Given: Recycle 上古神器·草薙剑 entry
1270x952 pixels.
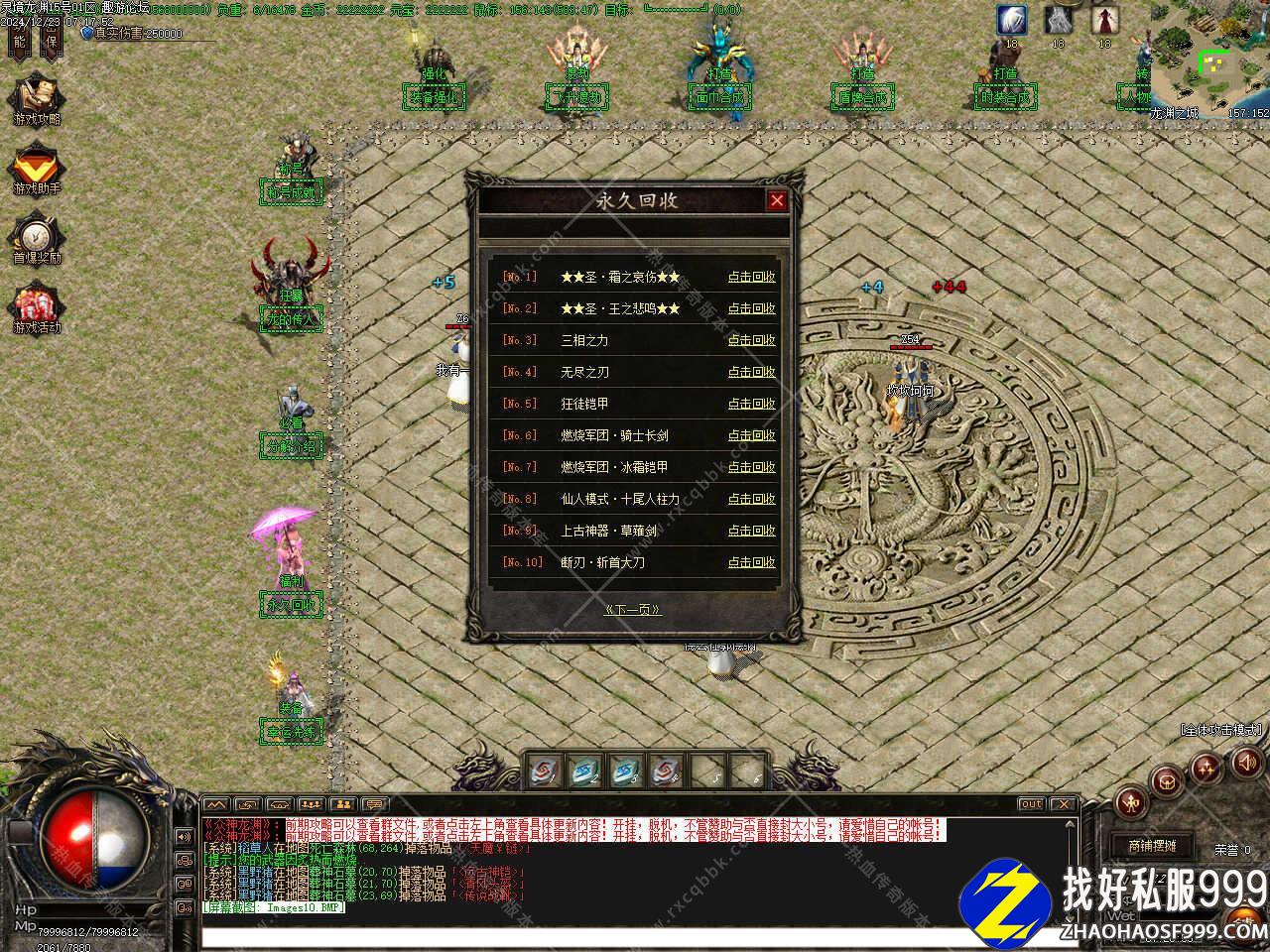Looking at the screenshot, I should [751, 531].
